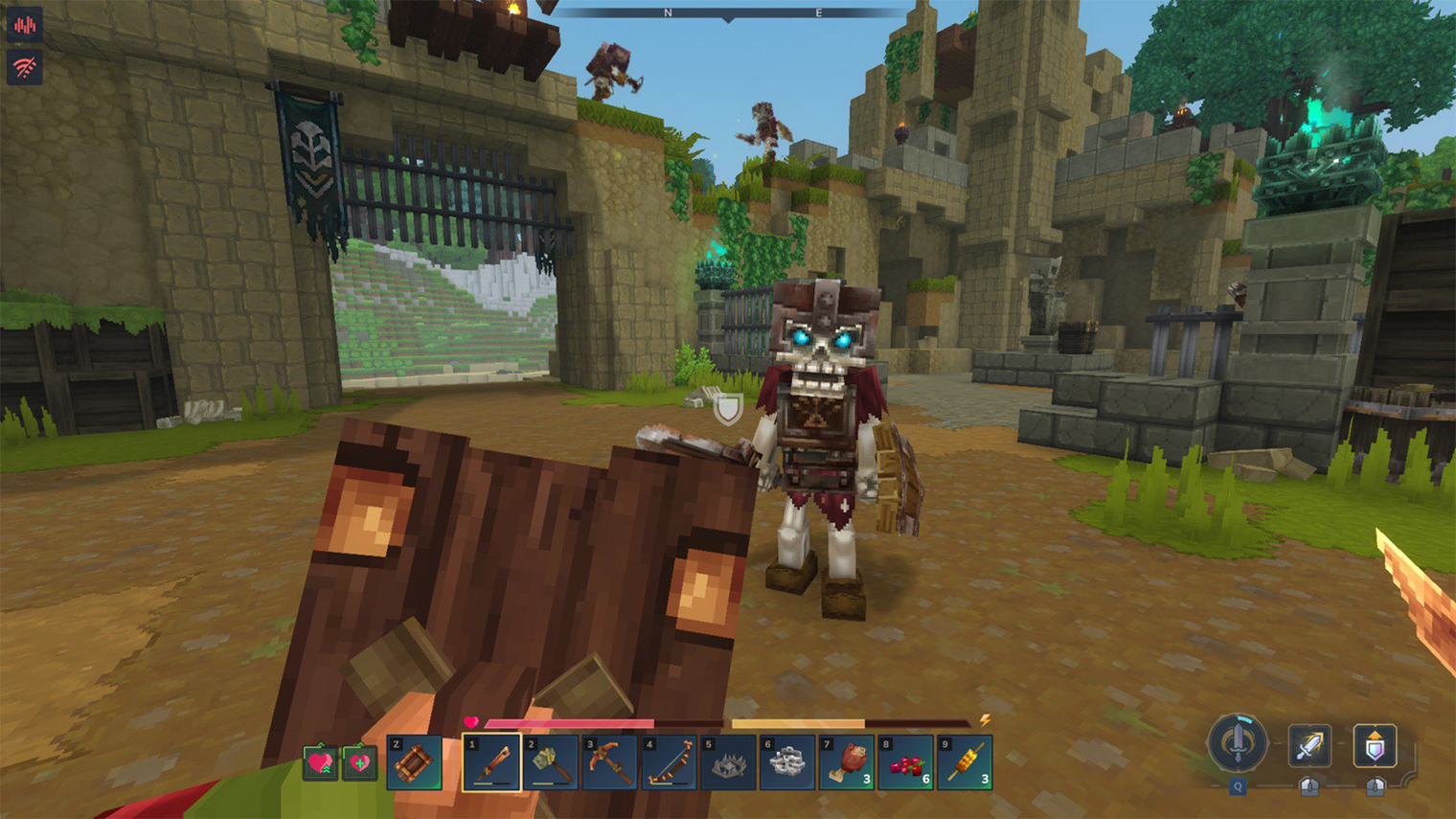Pick the stone rubble item in slot 6

pos(788,762)
